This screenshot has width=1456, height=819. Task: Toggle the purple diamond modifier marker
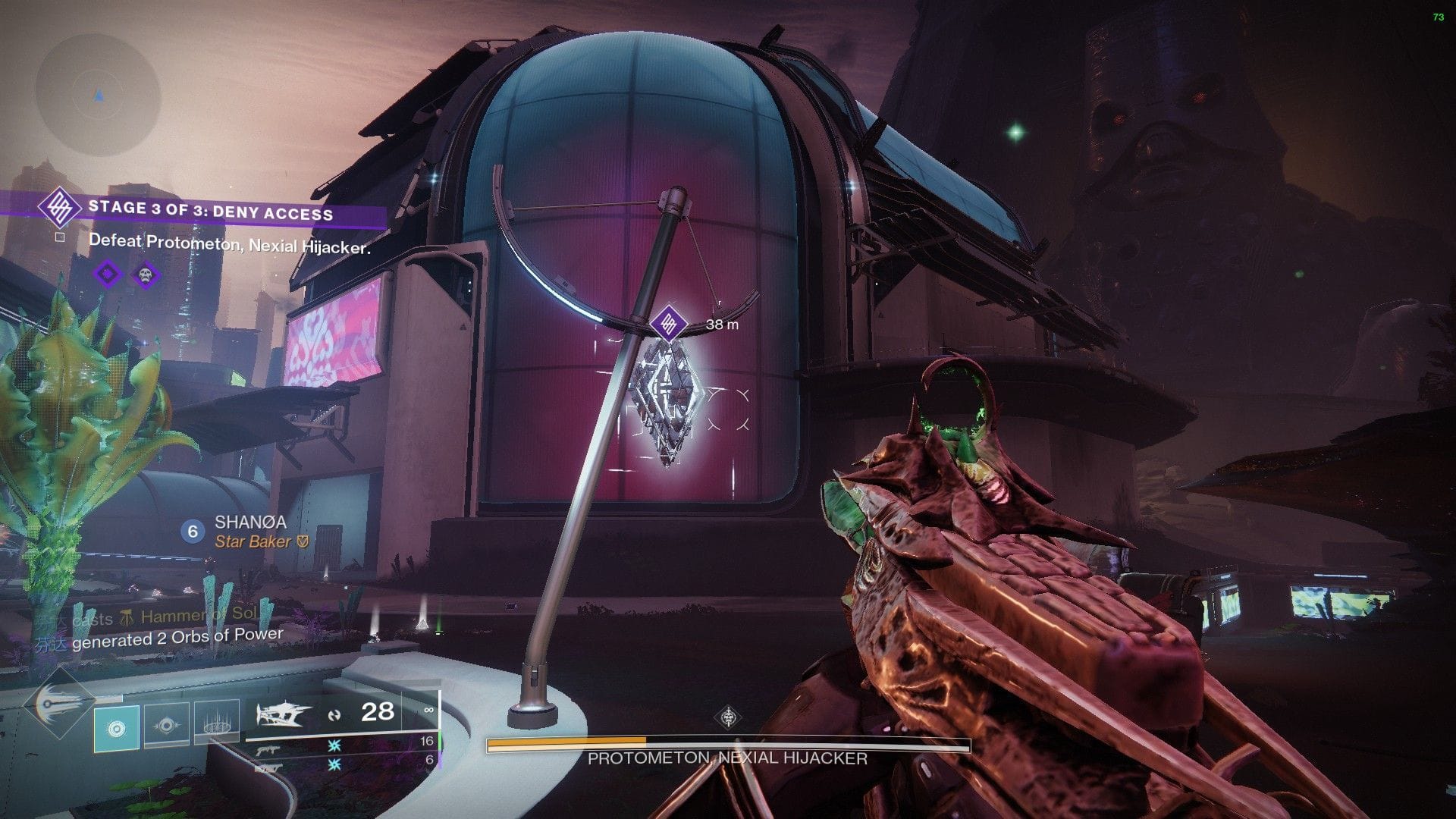108,274
